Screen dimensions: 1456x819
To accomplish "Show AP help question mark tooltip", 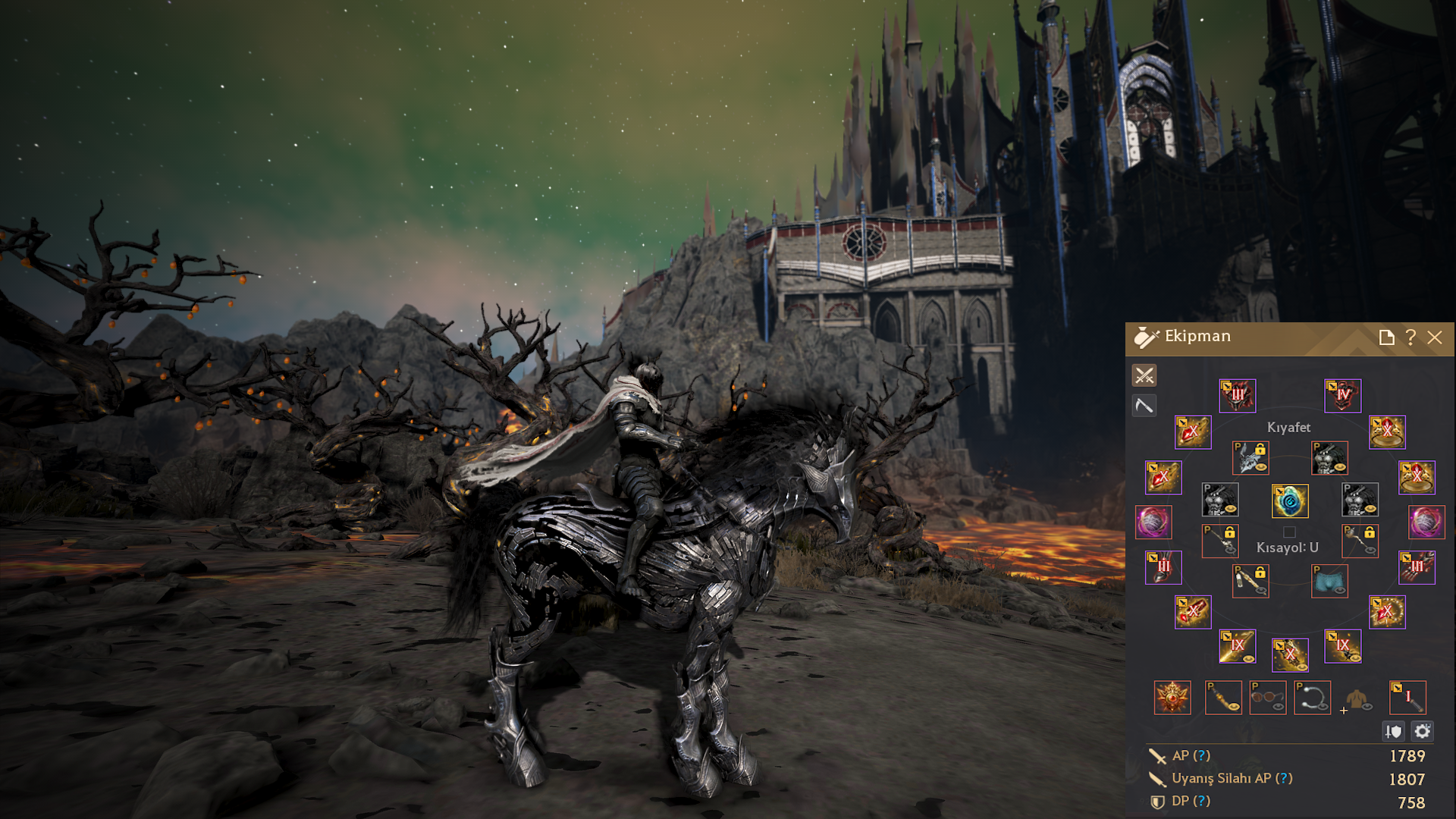I will tap(1202, 756).
